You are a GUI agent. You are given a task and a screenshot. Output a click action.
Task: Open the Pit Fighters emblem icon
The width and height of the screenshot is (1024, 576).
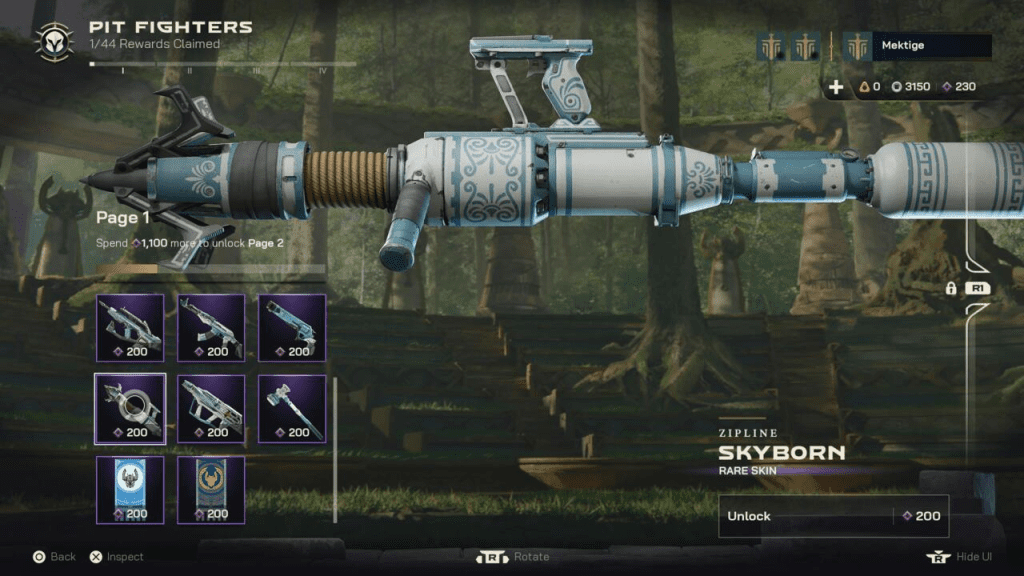coord(53,41)
